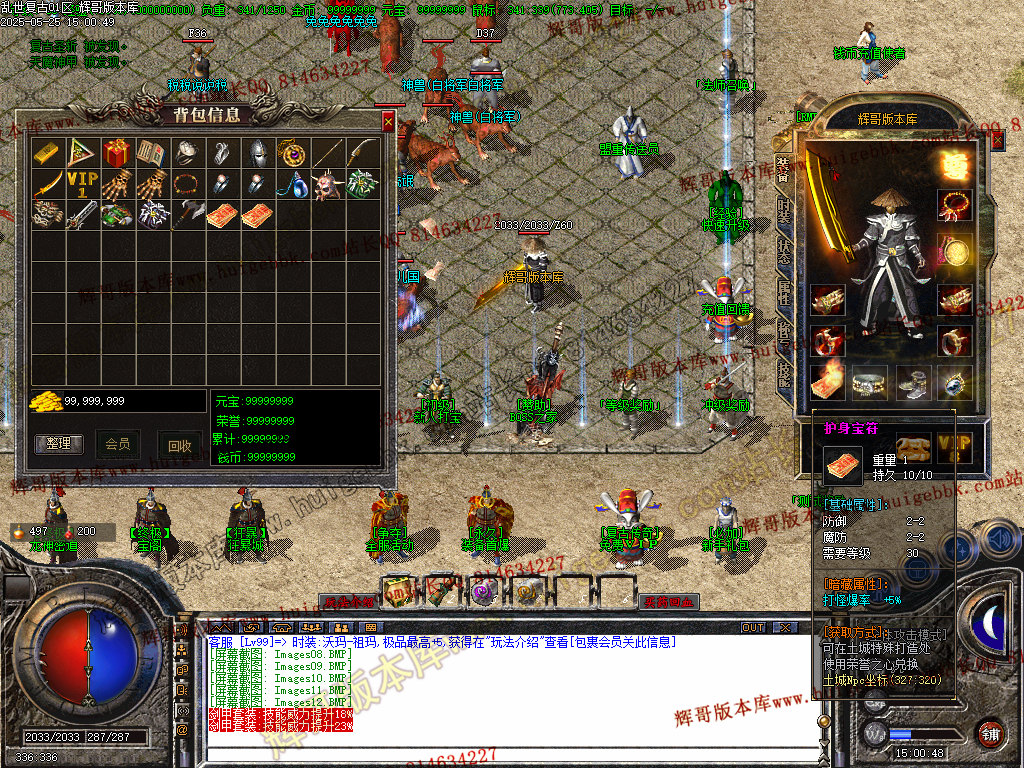
Task: Switch to the 时装 costume tab
Action: pyautogui.click(x=784, y=212)
